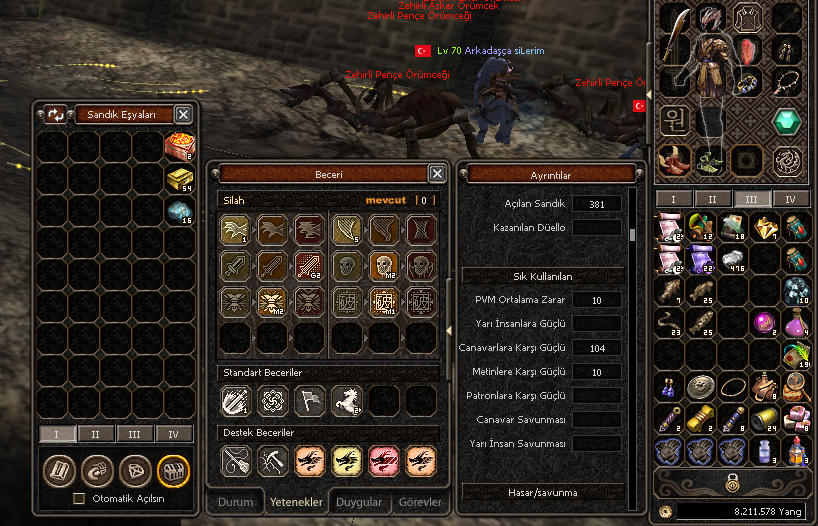
Task: Switch to inventory page IV
Action: point(791,199)
